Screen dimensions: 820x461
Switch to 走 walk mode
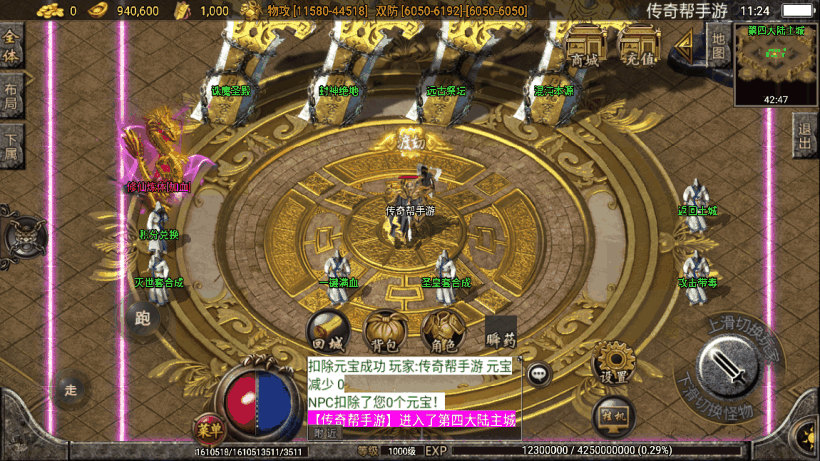70,388
